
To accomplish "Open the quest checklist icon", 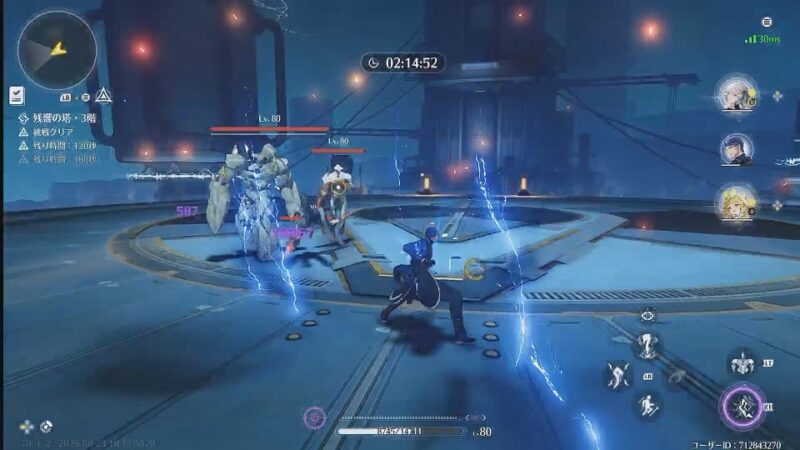I will coord(17,95).
